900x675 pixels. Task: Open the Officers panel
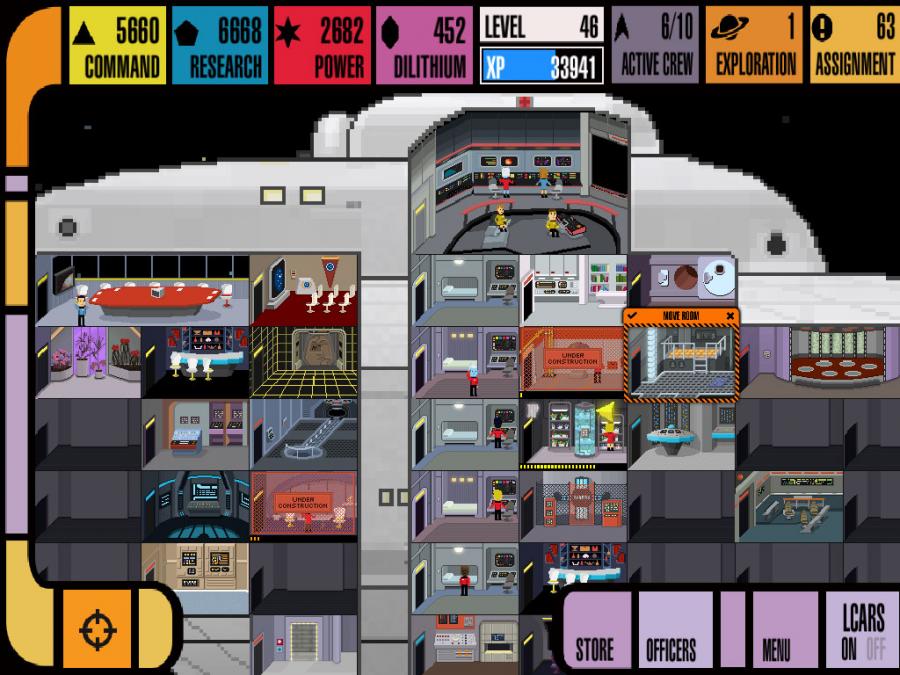click(671, 628)
